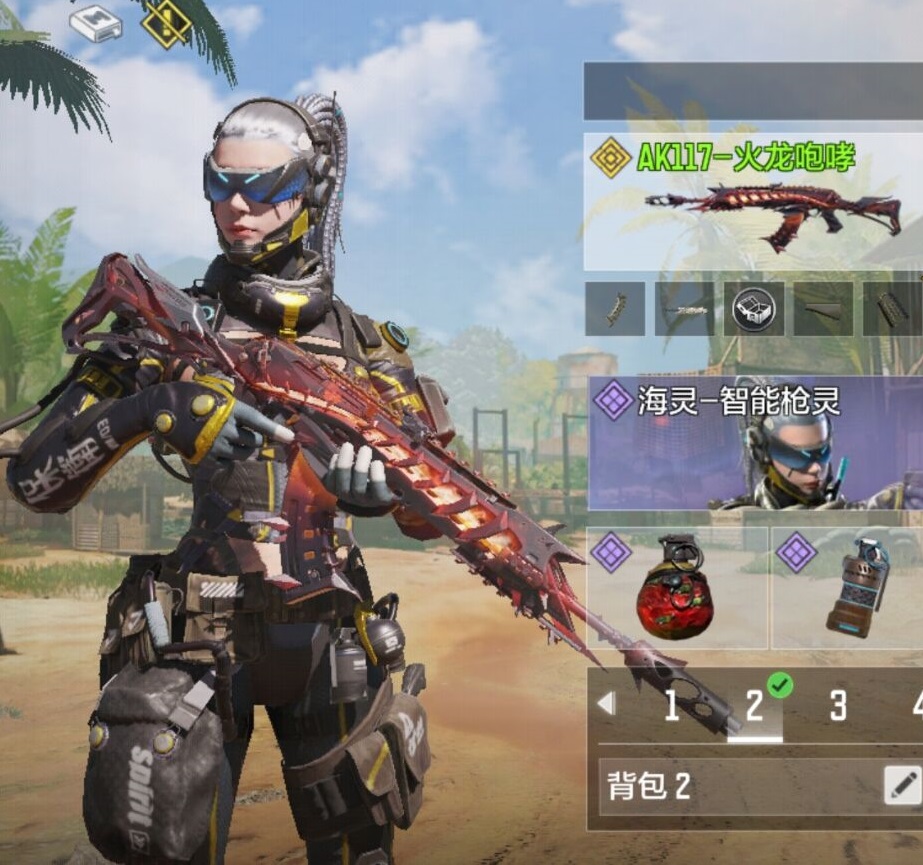
Task: Select loadout tab 2
Action: (755, 707)
